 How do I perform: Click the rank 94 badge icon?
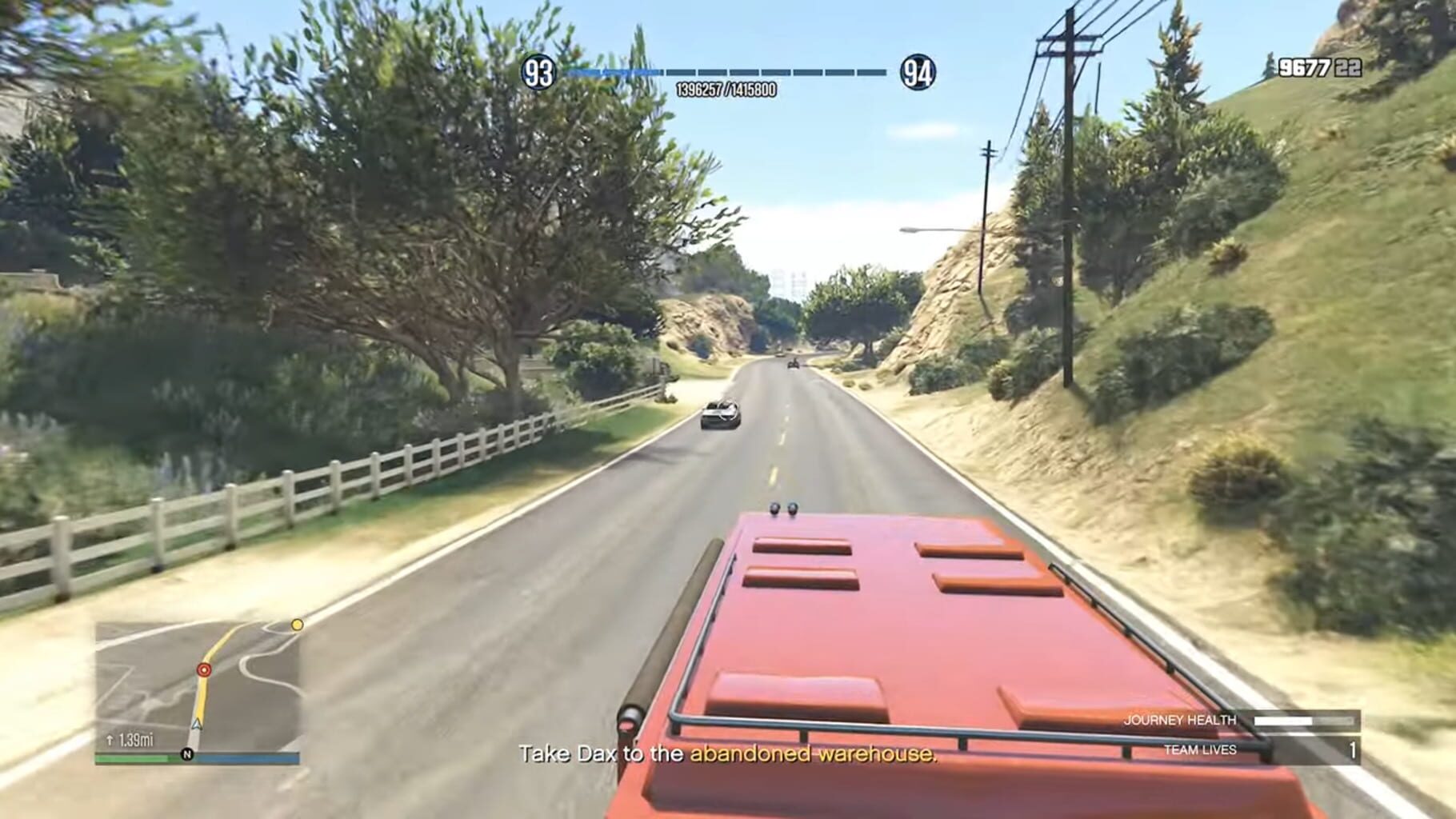click(918, 72)
